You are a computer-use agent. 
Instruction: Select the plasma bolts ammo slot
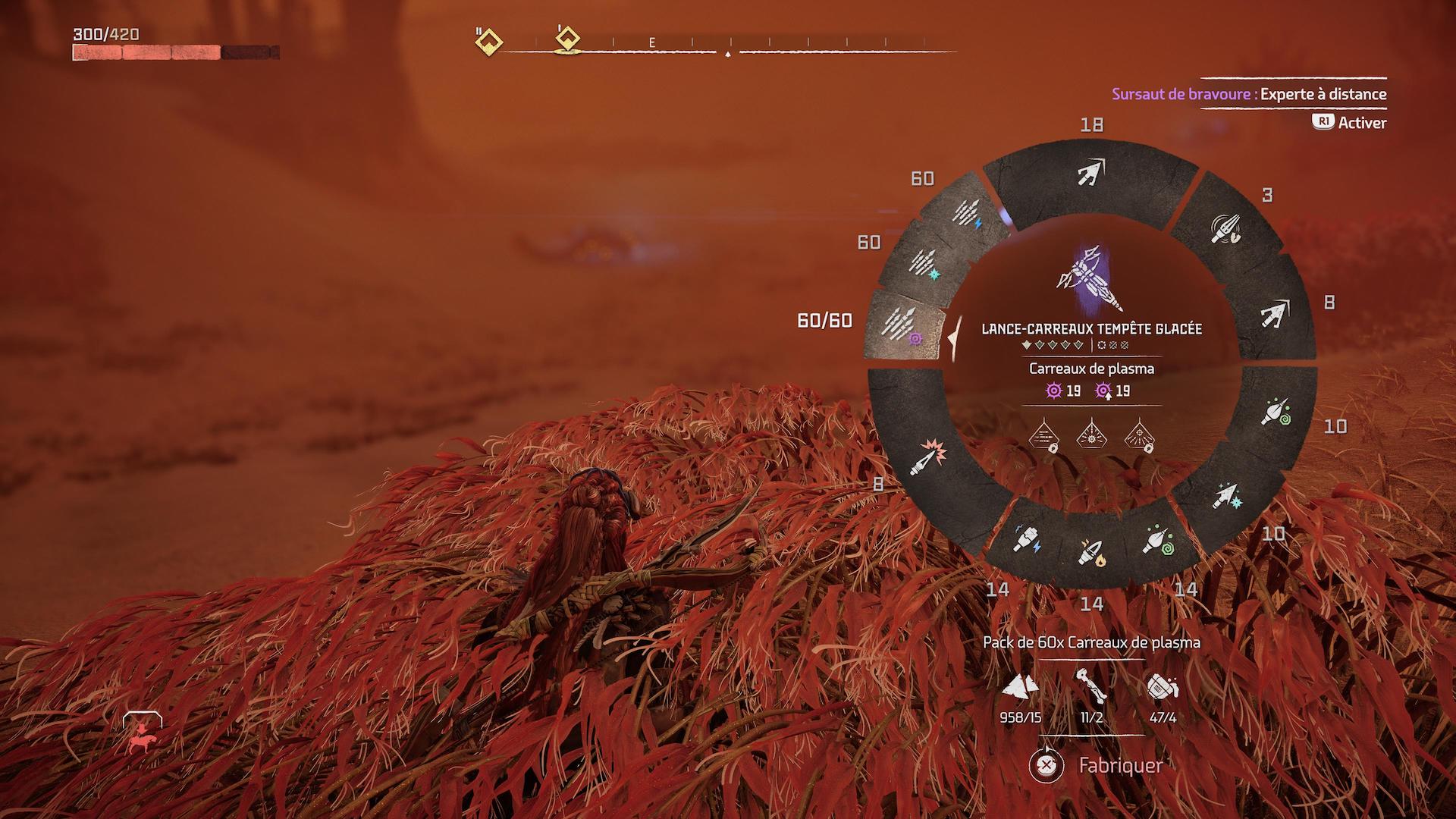pos(904,326)
